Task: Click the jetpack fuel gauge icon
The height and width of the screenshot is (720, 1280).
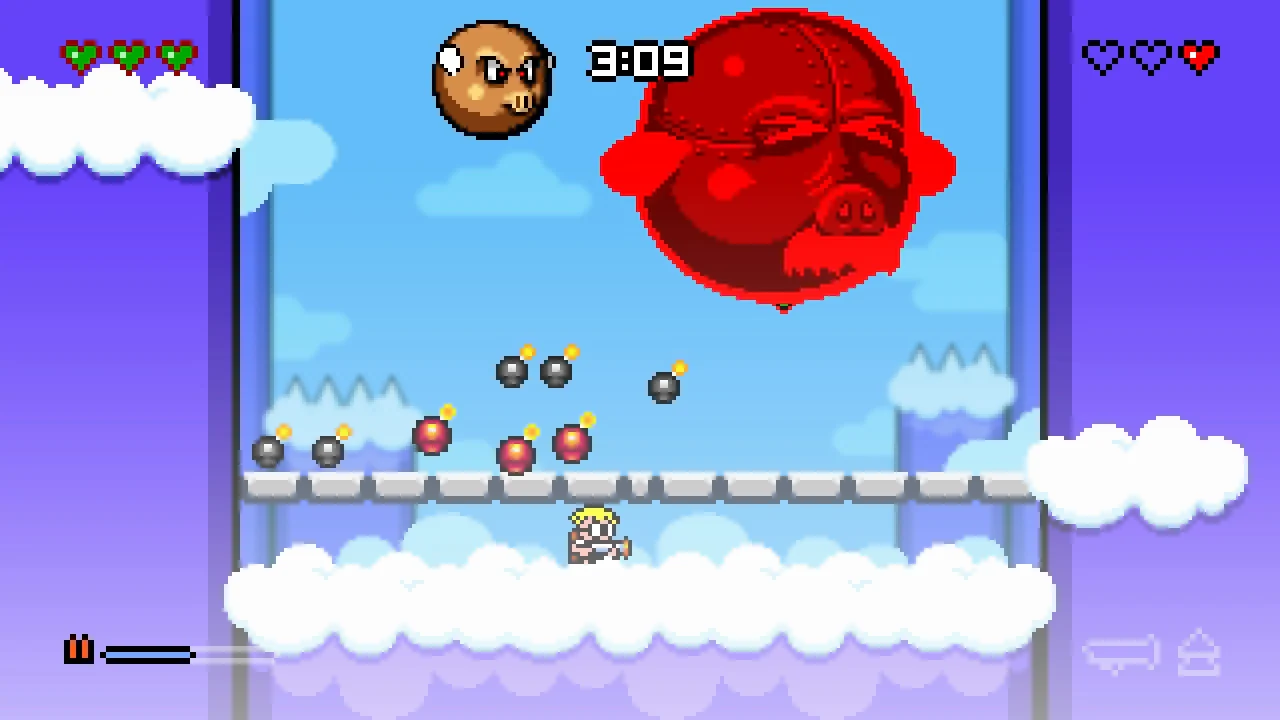Action: (79, 651)
